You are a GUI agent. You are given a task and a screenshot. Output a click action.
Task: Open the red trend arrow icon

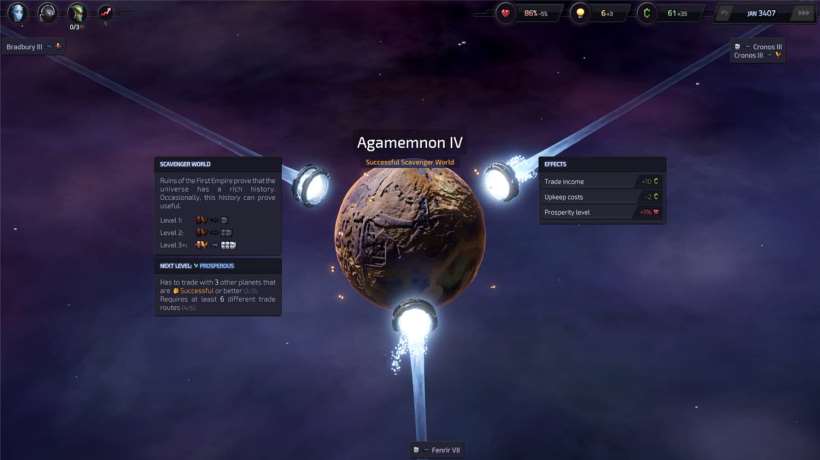105,13
